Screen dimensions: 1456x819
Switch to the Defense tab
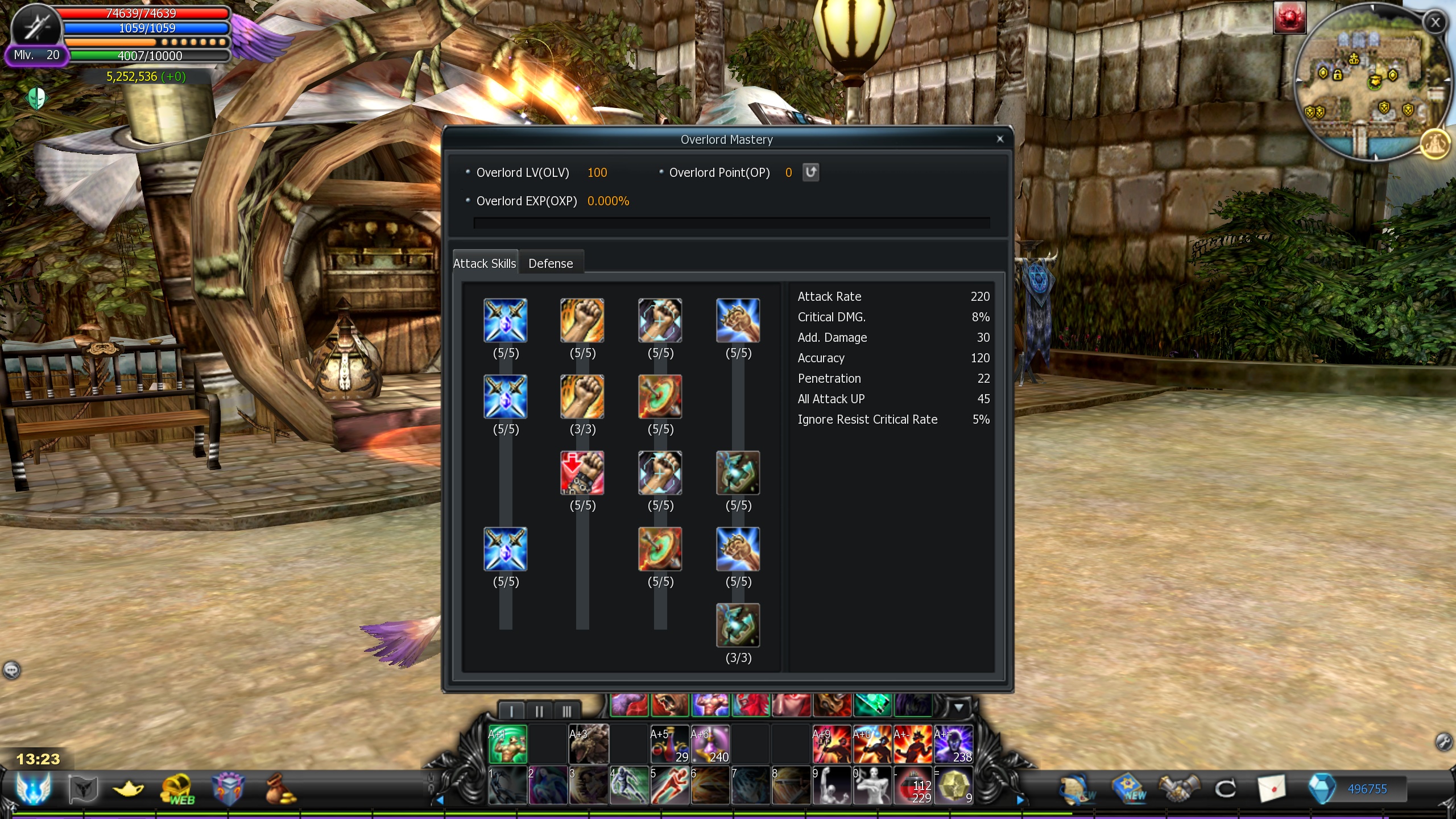tap(551, 263)
